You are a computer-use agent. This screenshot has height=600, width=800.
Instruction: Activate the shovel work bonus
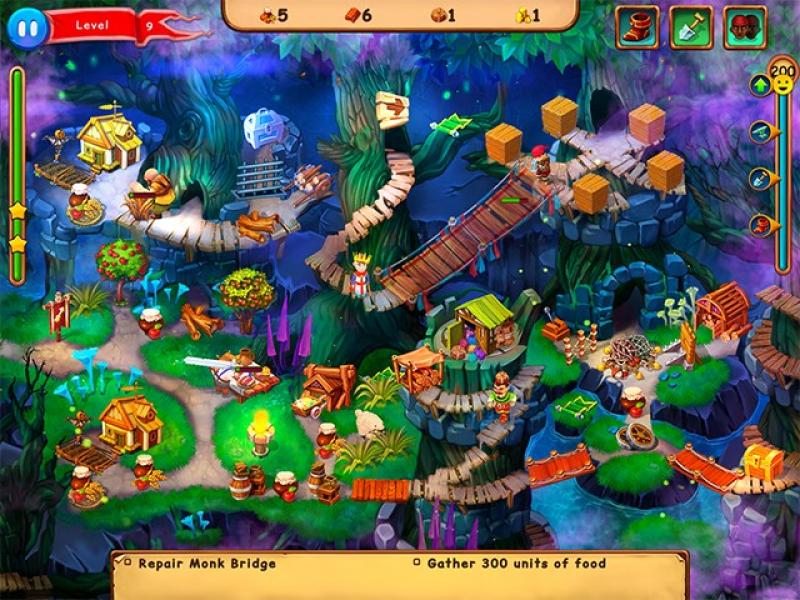[x=691, y=27]
